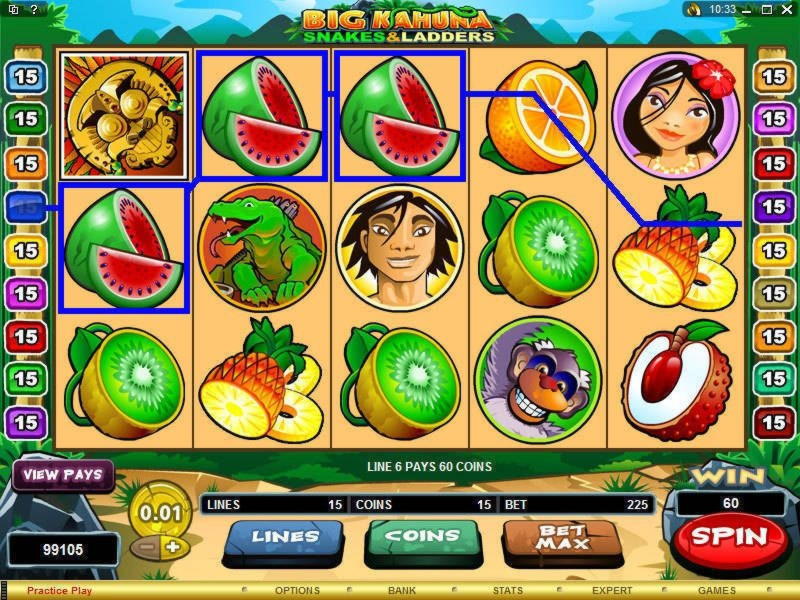This screenshot has height=600, width=800.
Task: Open the OPTIONS menu
Action: (x=297, y=591)
